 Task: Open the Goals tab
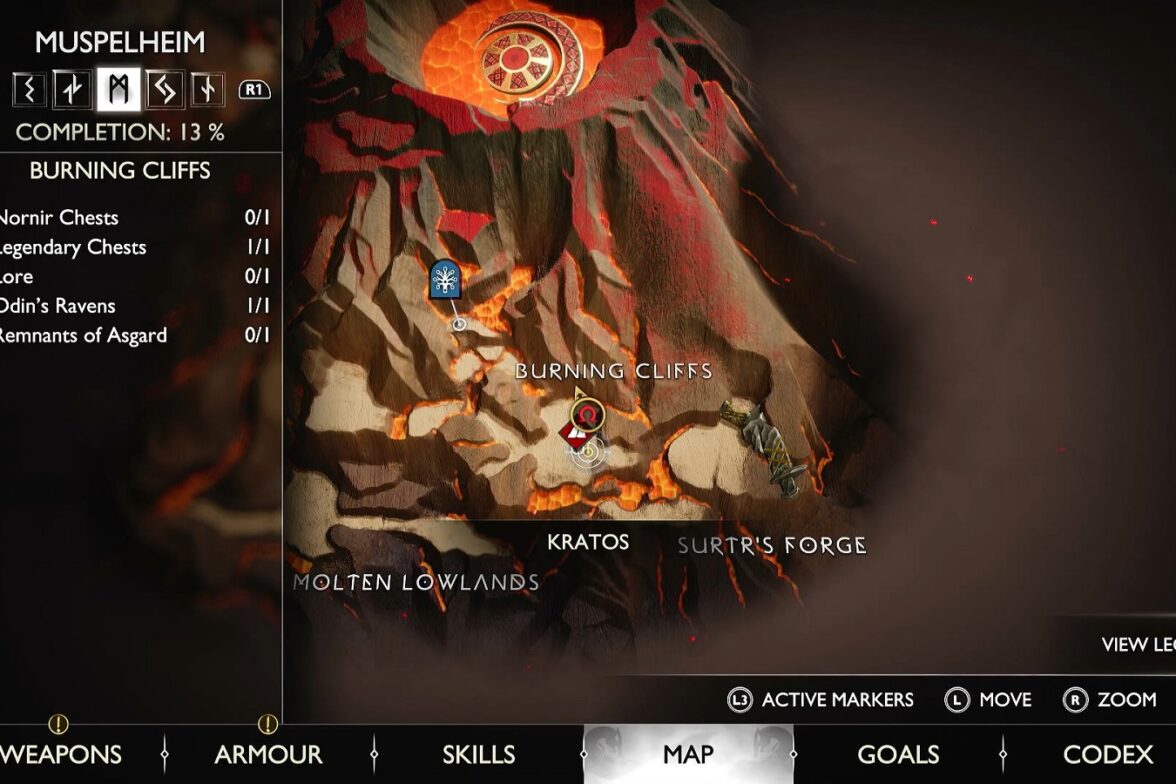[x=898, y=754]
